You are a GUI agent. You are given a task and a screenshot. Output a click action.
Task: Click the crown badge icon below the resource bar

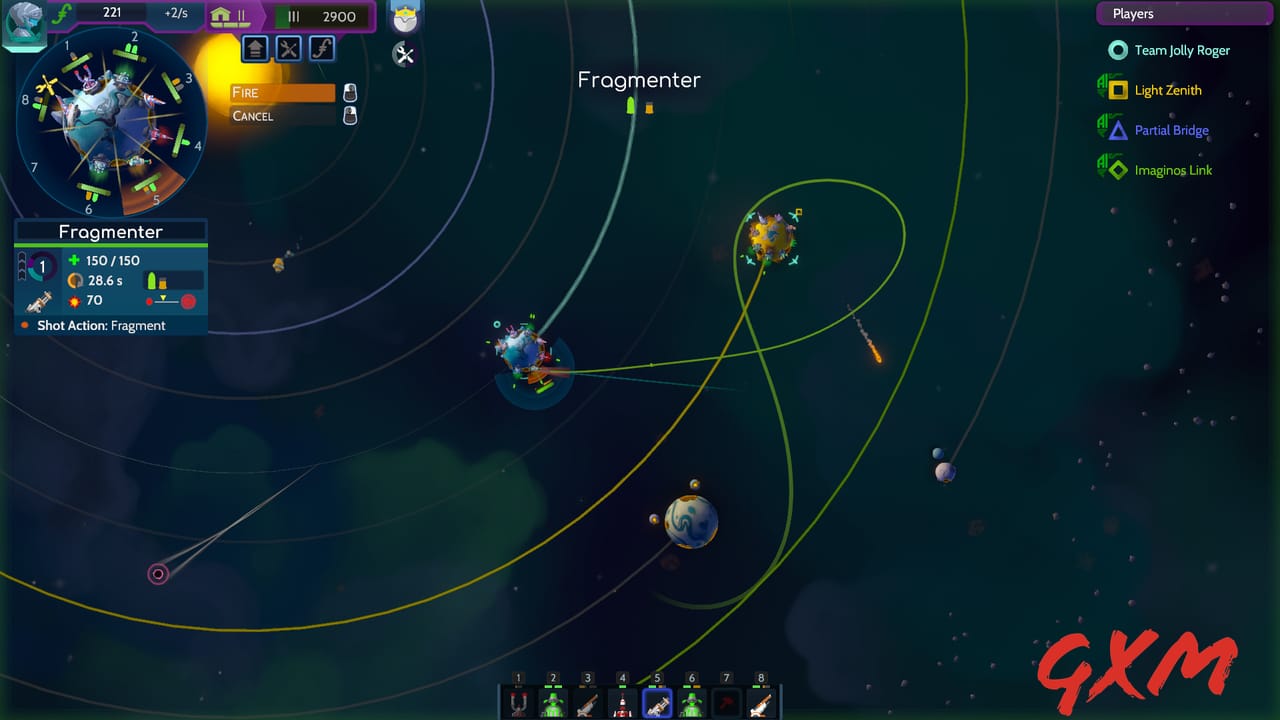(405, 17)
